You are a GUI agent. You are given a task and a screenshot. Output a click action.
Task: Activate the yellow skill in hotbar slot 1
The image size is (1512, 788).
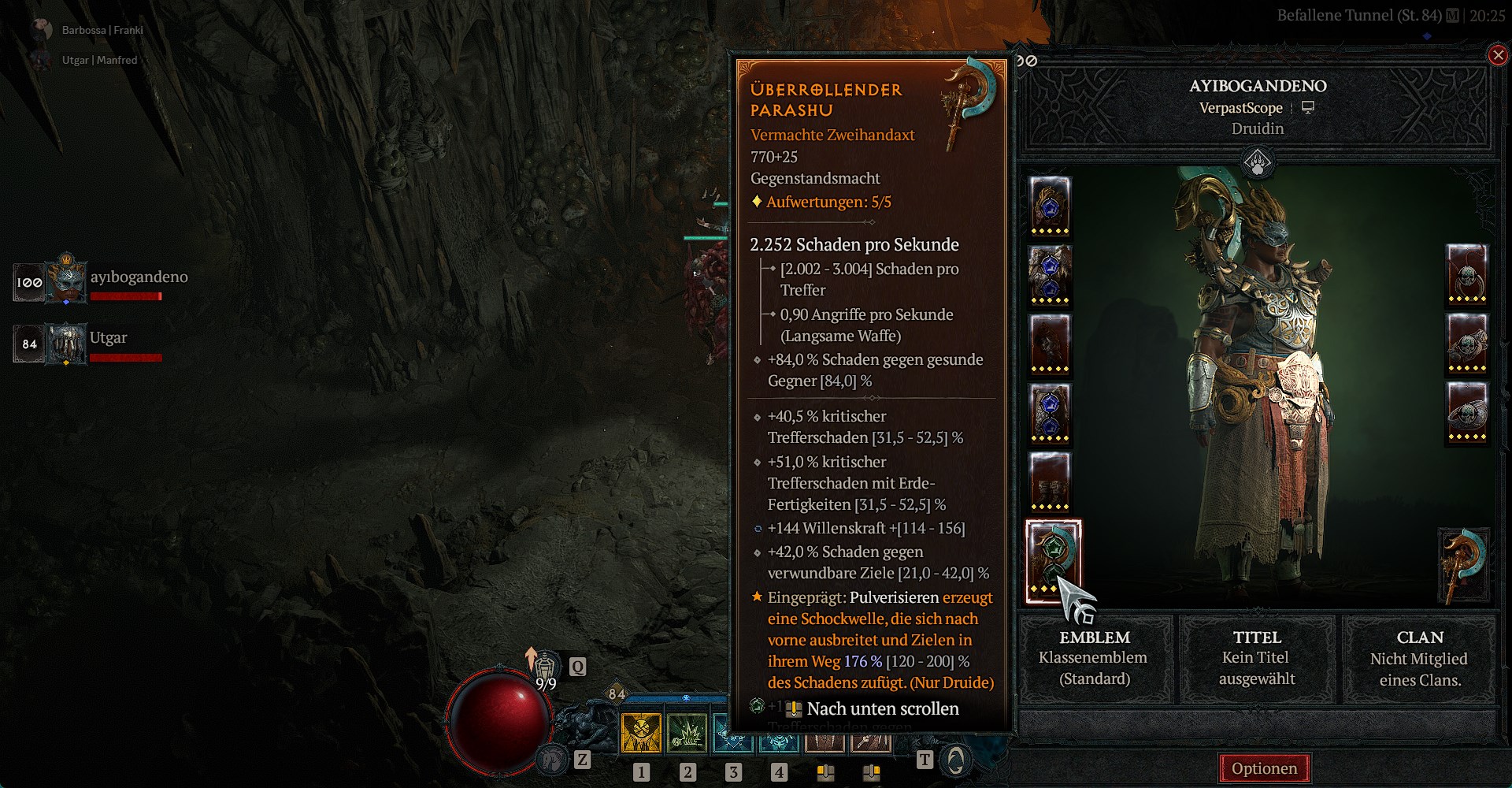(641, 733)
